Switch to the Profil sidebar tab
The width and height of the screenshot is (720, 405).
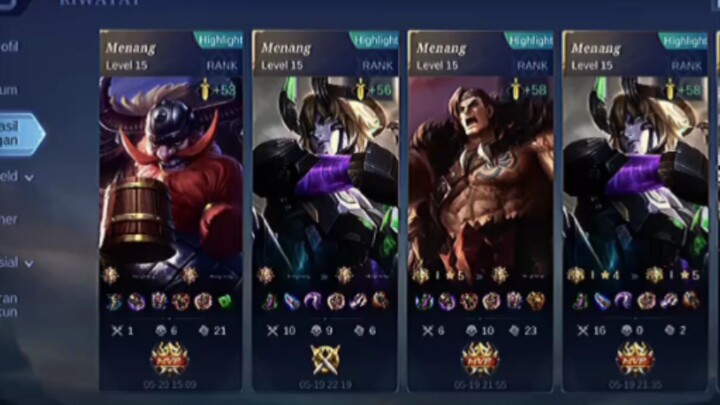tap(12, 47)
